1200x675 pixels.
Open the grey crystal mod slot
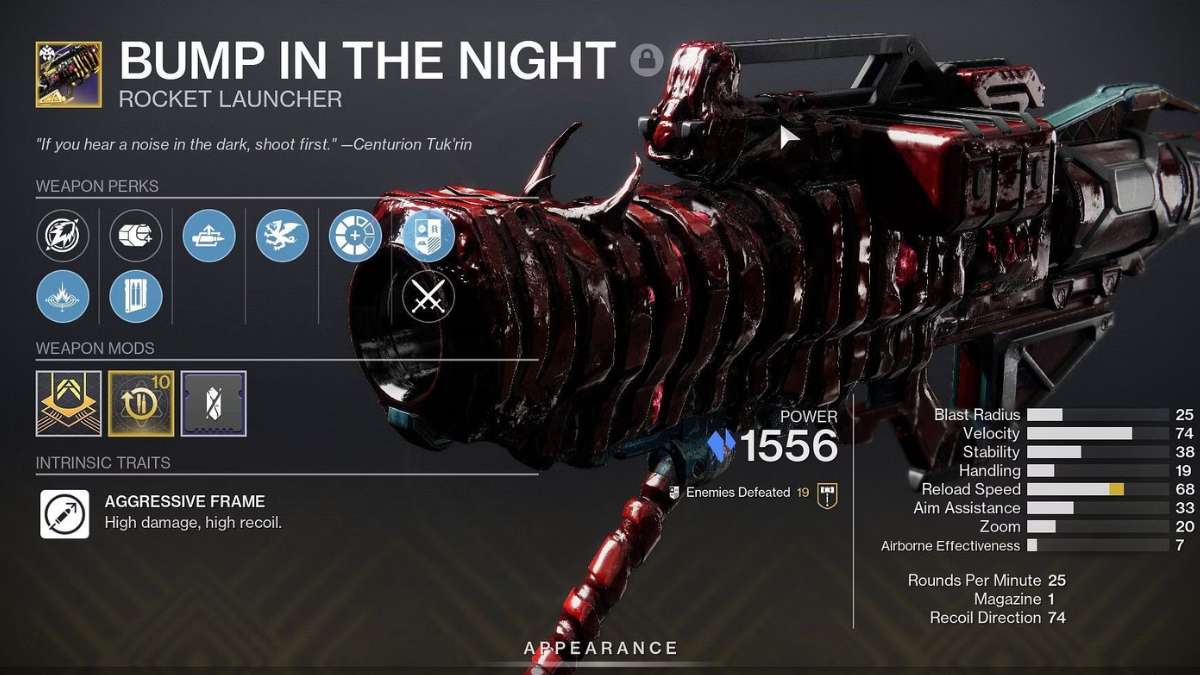(213, 403)
